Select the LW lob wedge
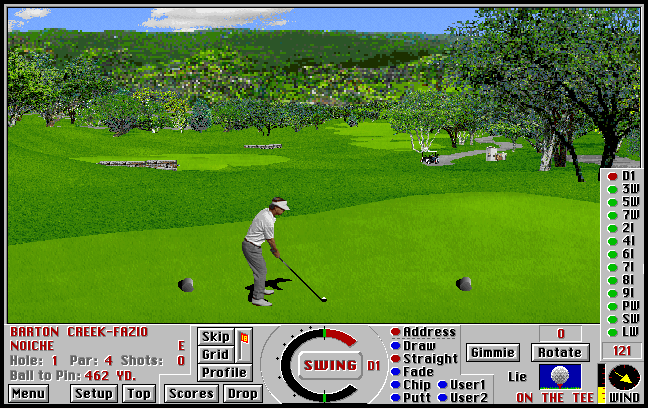Image resolution: width=649 pixels, height=409 pixels. click(x=630, y=332)
